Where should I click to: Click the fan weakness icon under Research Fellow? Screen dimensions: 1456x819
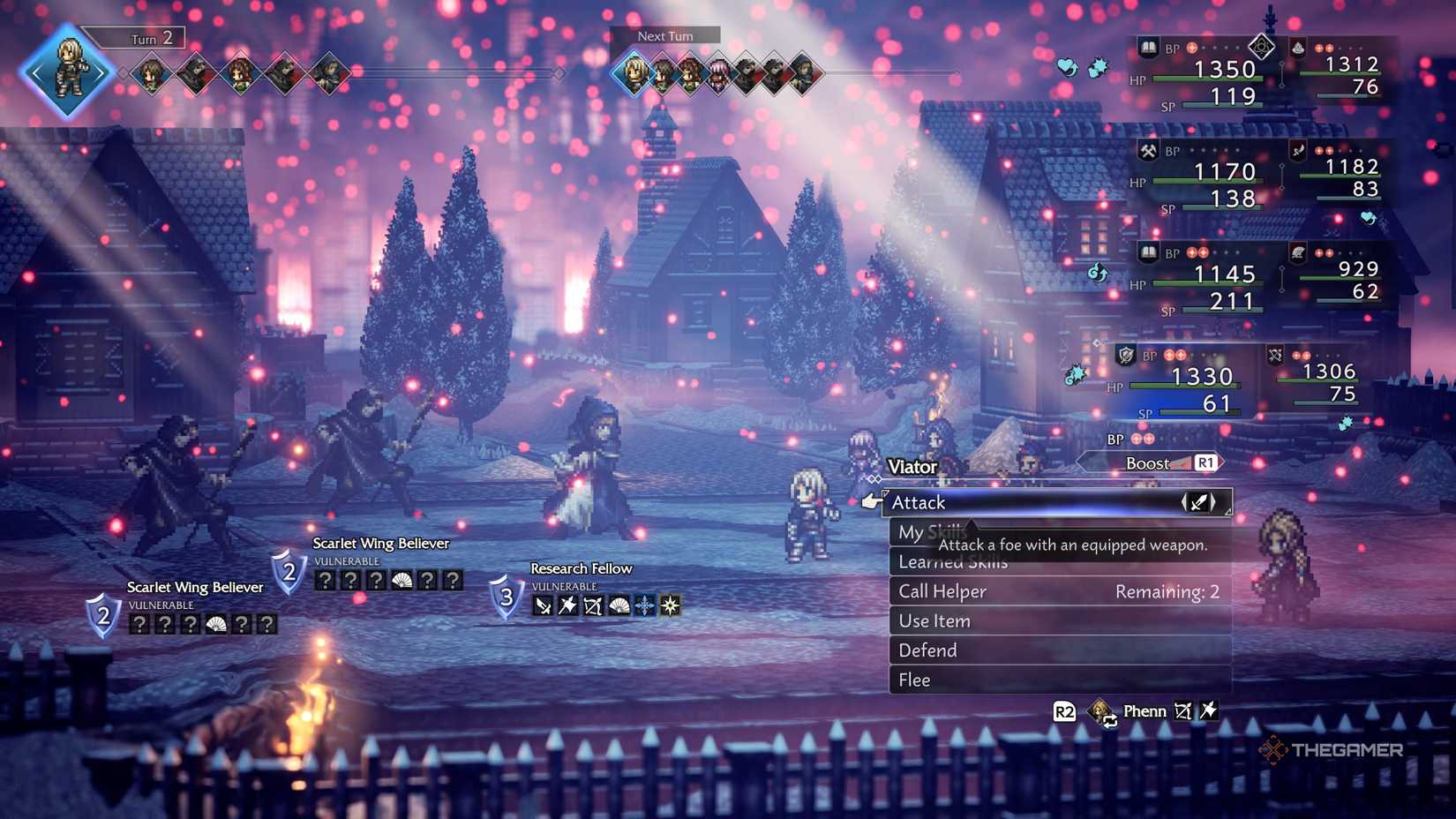619,605
